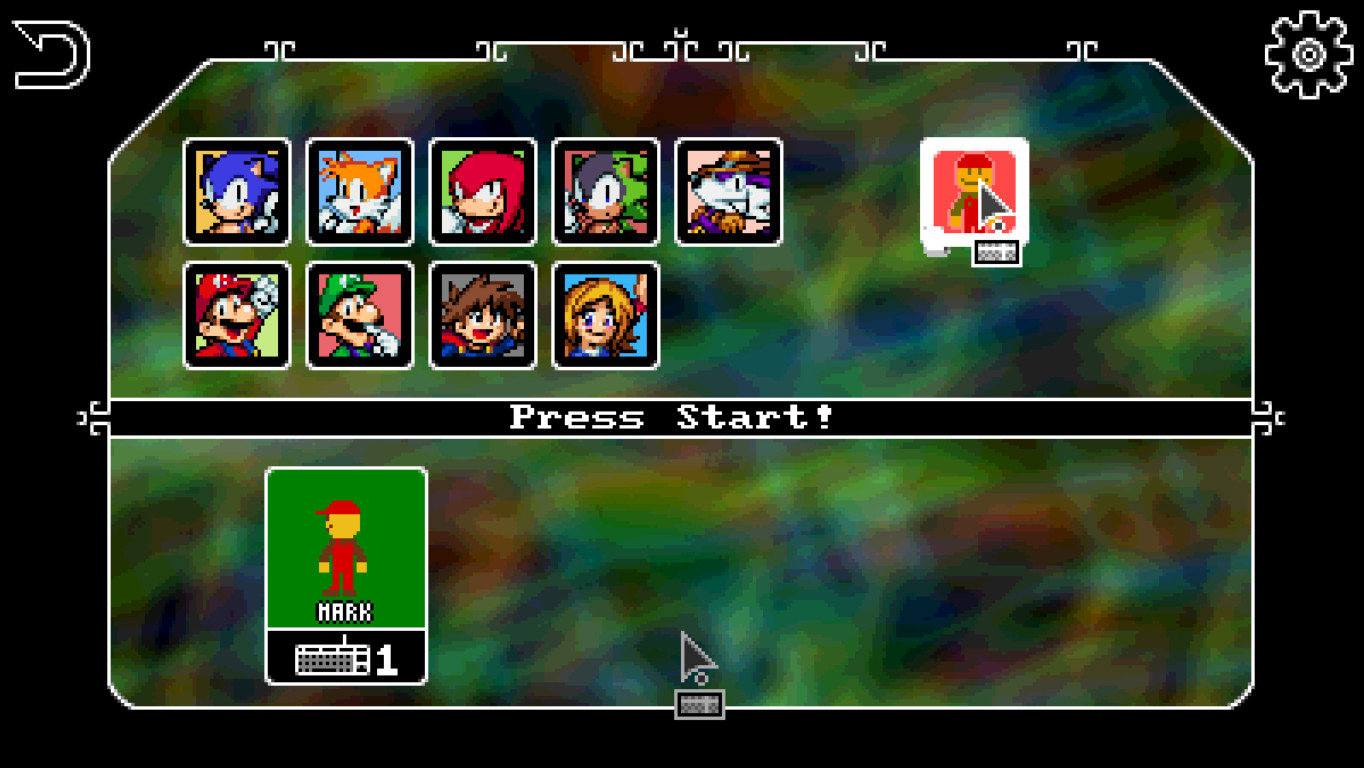Select Tails' character portrait

360,191
